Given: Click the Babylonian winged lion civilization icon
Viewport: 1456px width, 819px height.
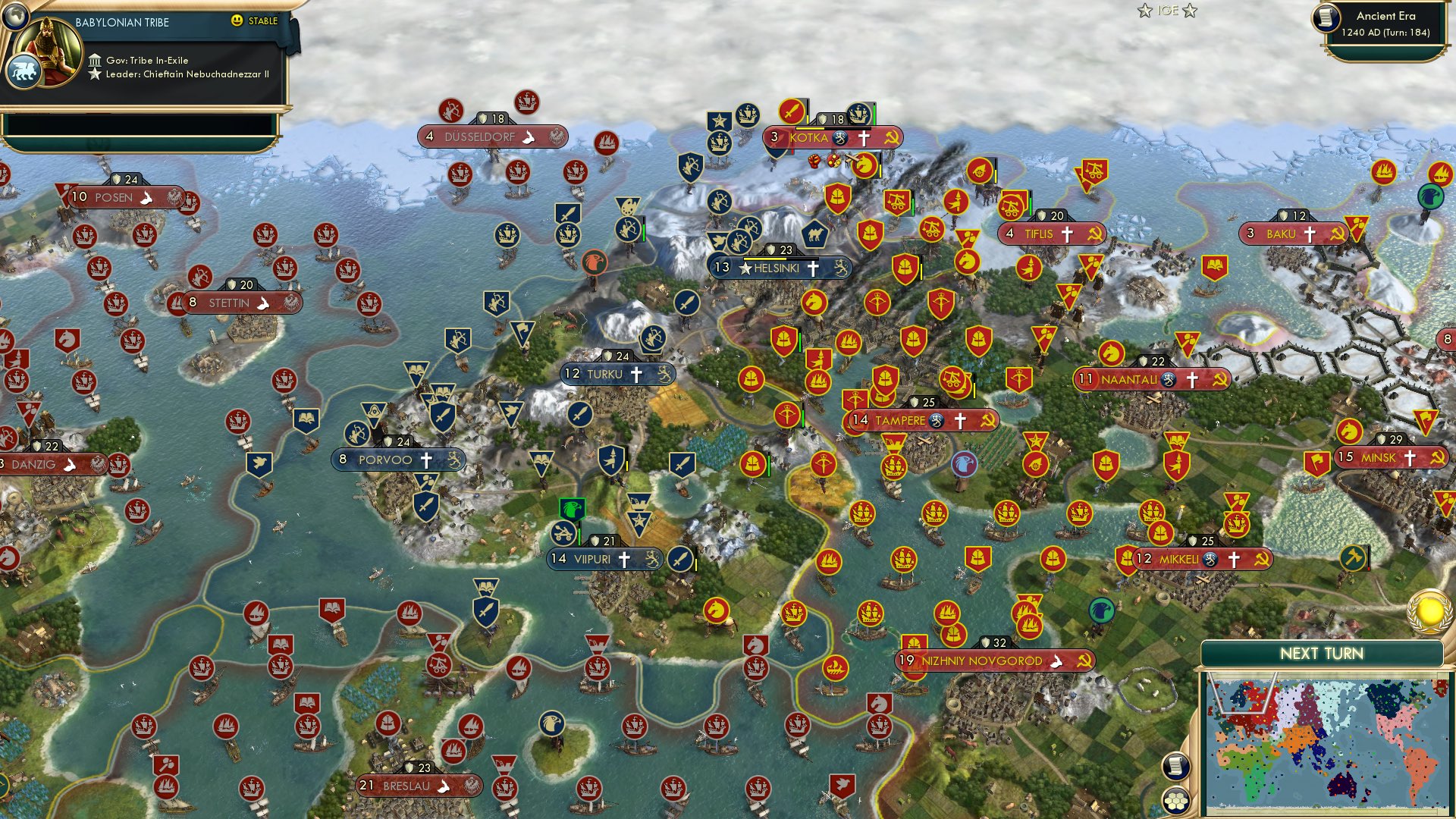Looking at the screenshot, I should [25, 71].
